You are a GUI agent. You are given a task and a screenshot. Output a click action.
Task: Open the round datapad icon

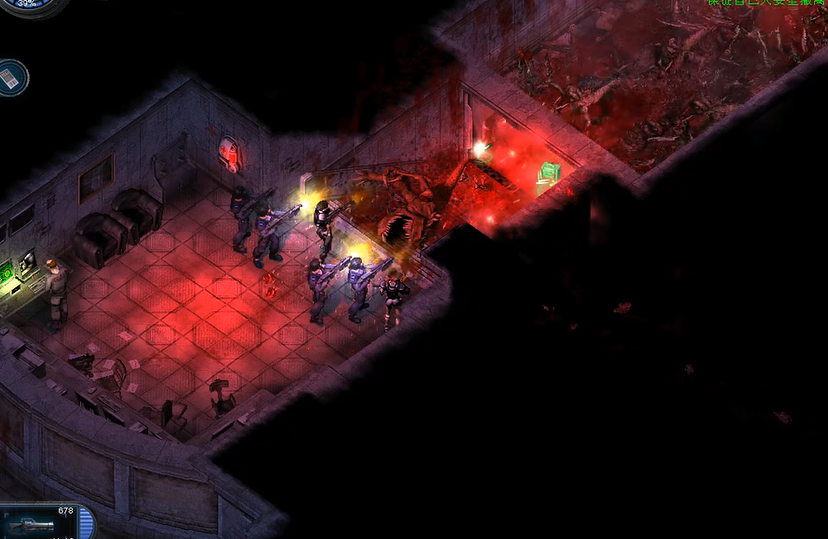12,76
